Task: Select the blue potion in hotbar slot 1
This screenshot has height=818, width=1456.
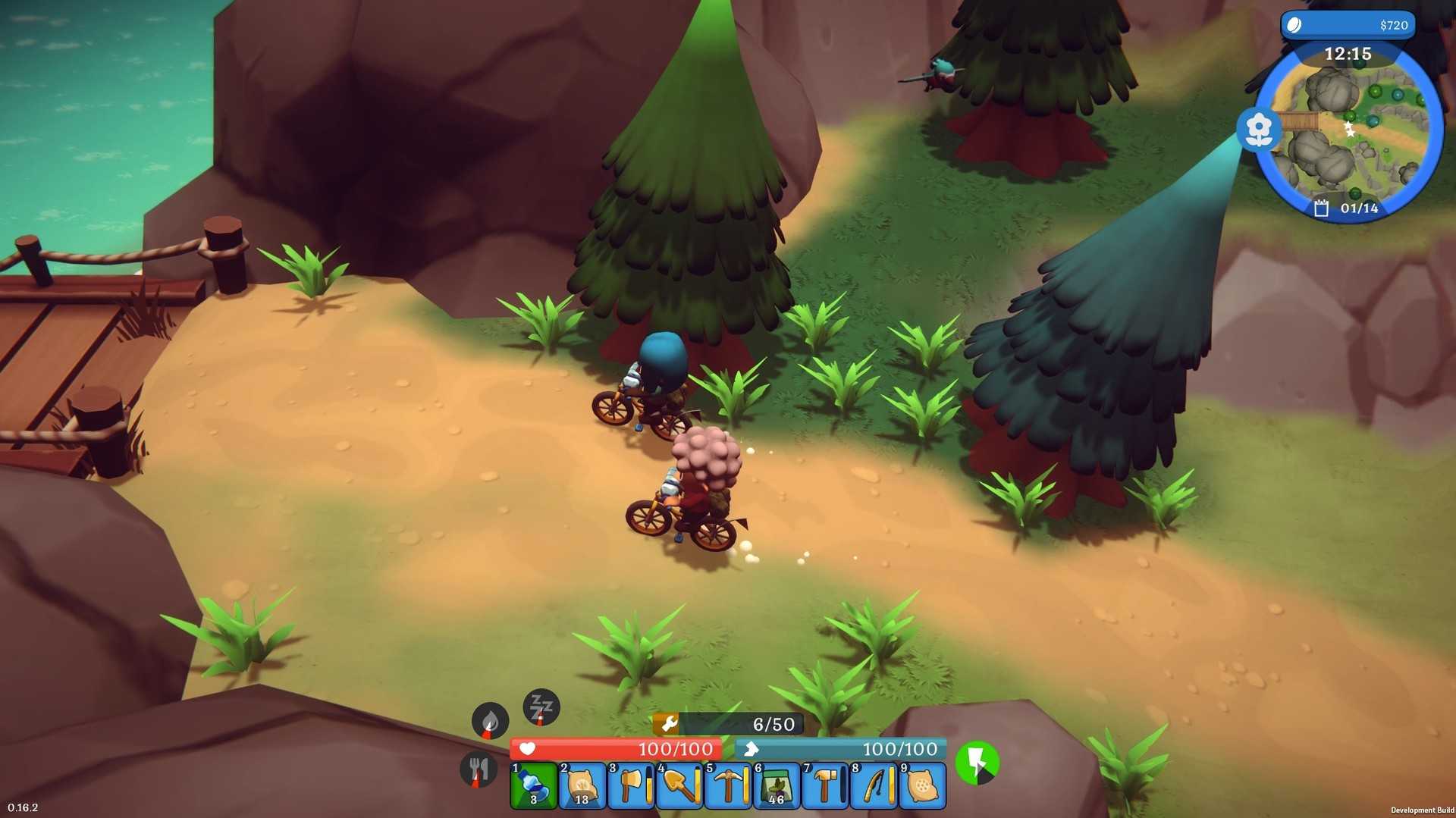Action: (532, 785)
